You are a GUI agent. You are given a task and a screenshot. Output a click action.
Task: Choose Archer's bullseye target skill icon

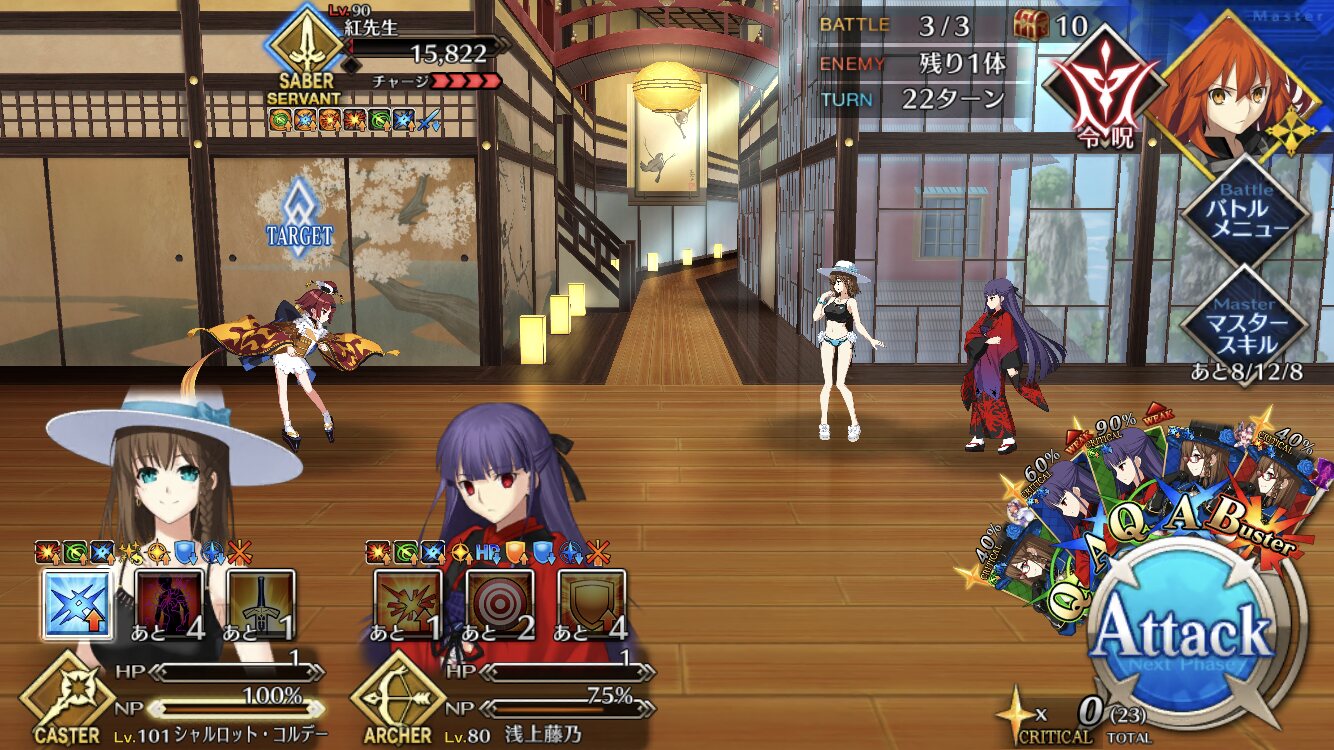coord(499,603)
